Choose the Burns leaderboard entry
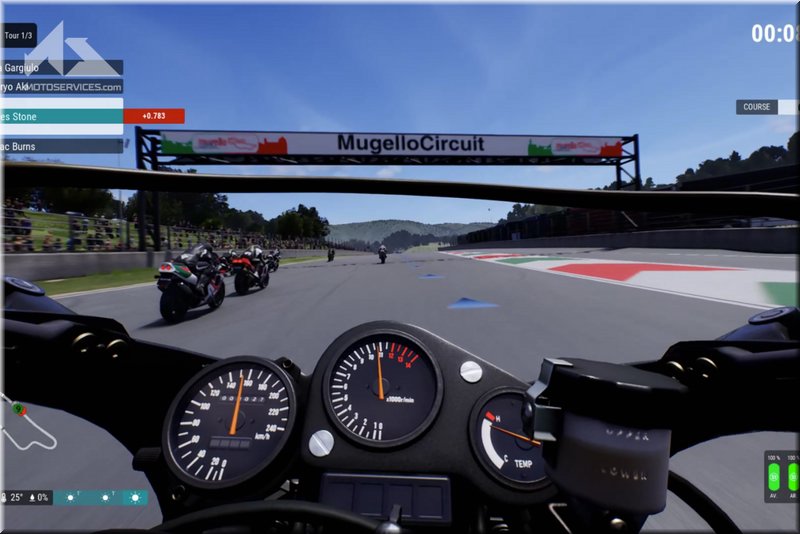 (x=62, y=146)
